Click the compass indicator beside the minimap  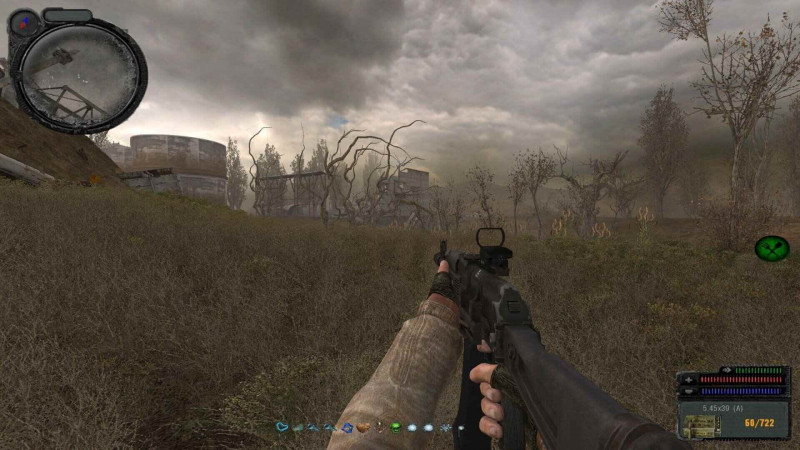click(x=24, y=22)
